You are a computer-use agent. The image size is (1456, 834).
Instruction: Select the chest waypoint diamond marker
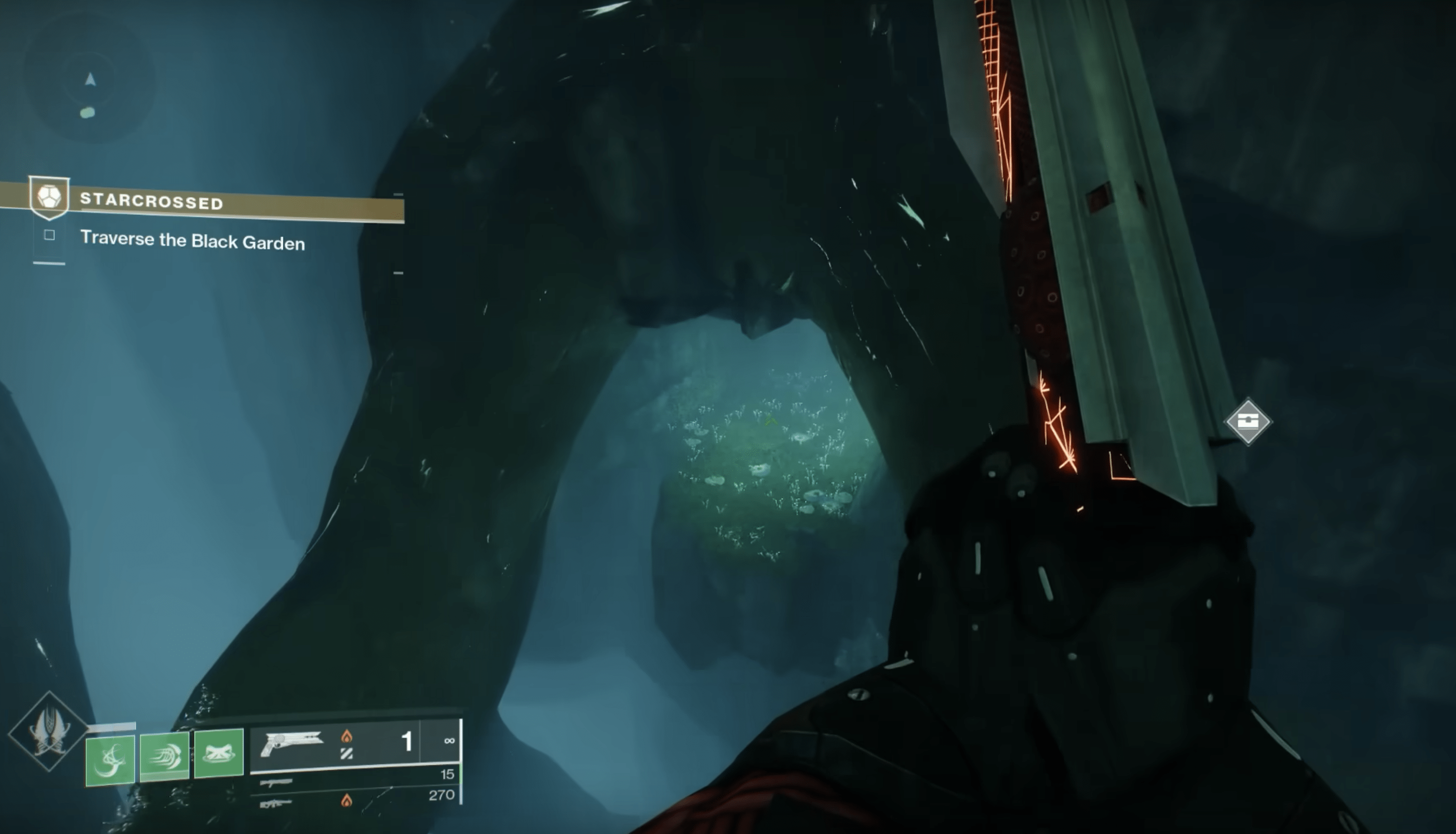(1248, 422)
